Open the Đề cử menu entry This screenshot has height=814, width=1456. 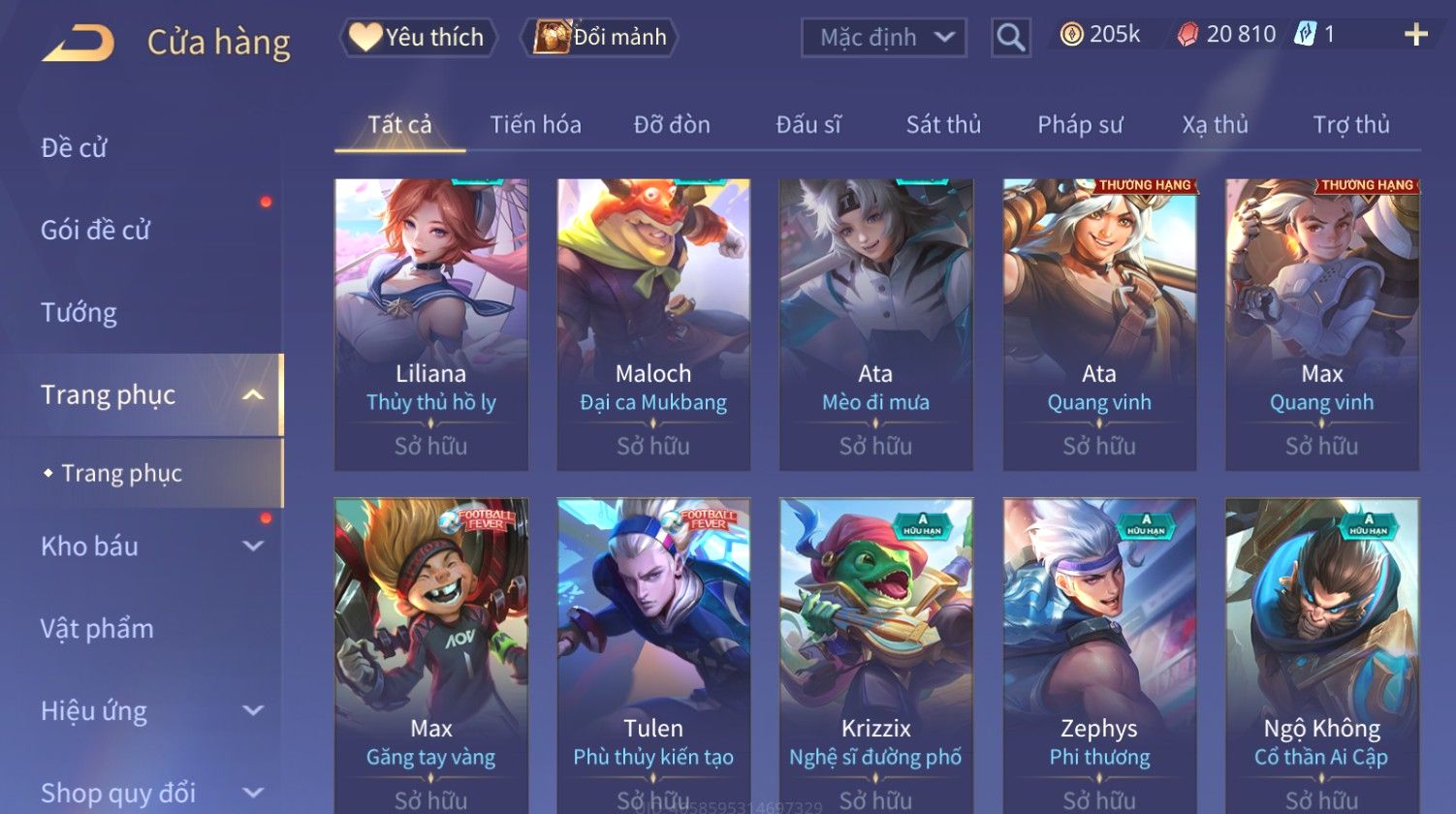[x=75, y=147]
